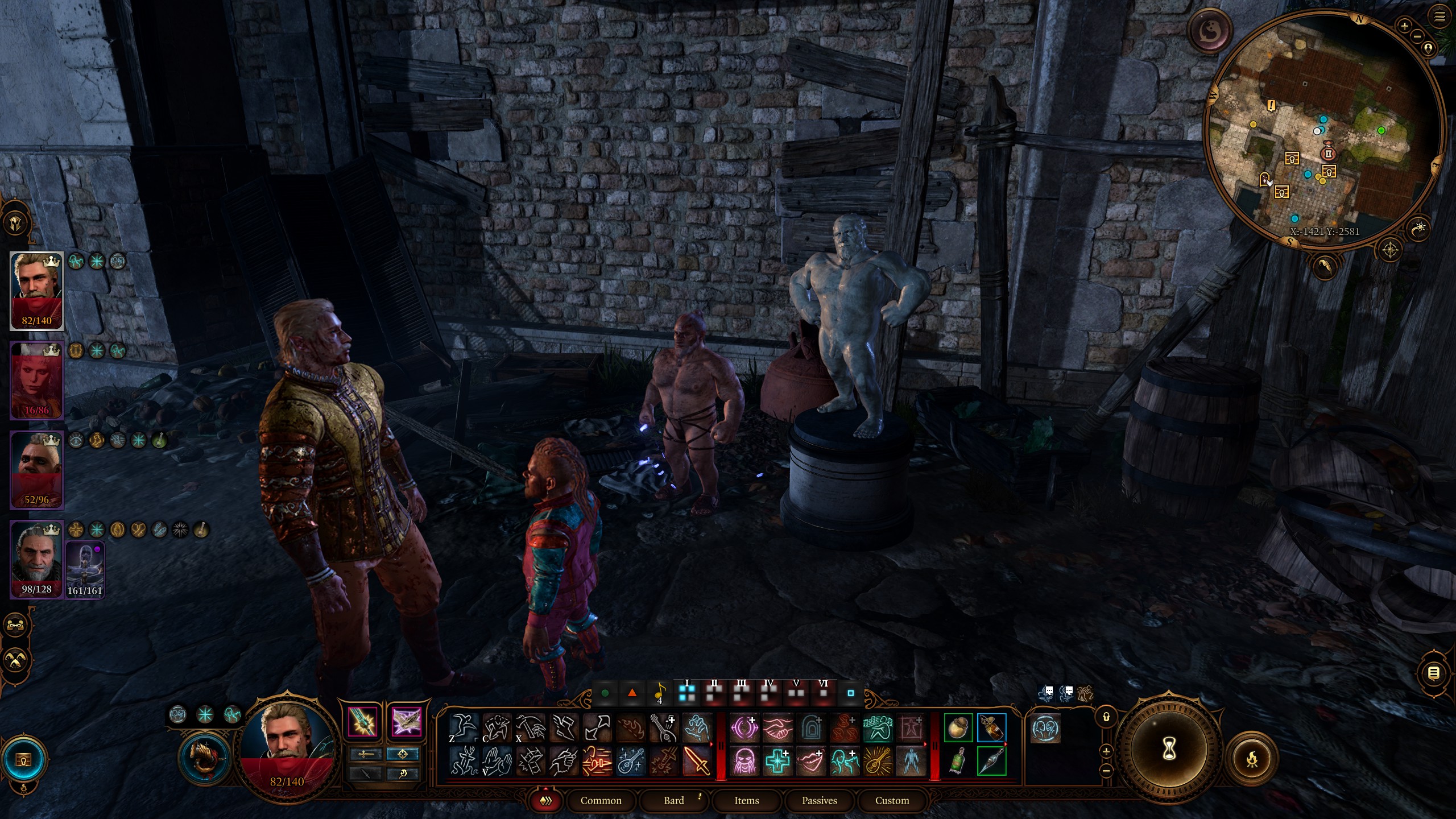This screenshot has width=1456, height=819.
Task: Choose the summon portrait showing 161/161 HP
Action: coord(85,568)
